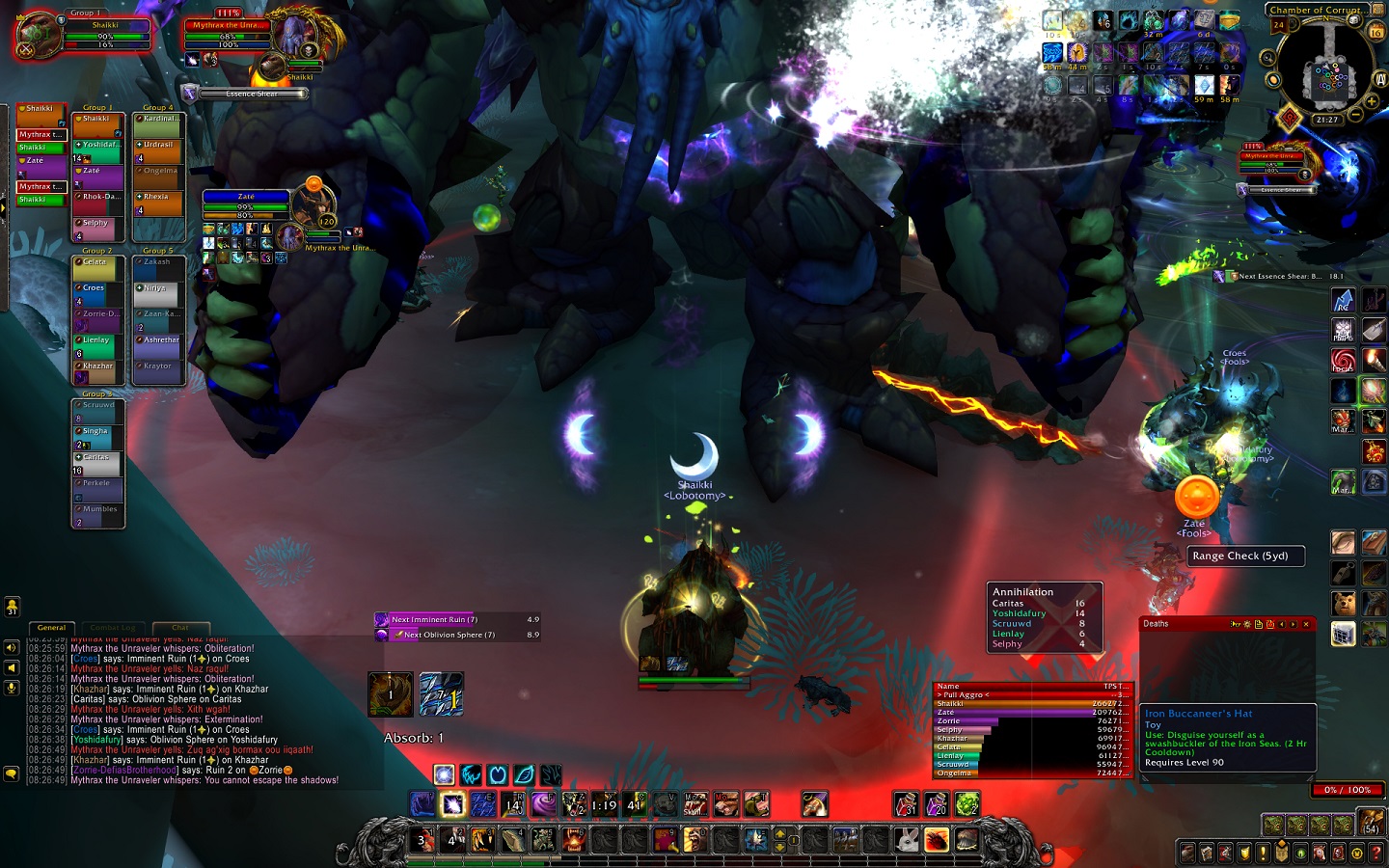The height and width of the screenshot is (868, 1389).
Task: Open the backpack bag showing 54
Action: click(1372, 822)
